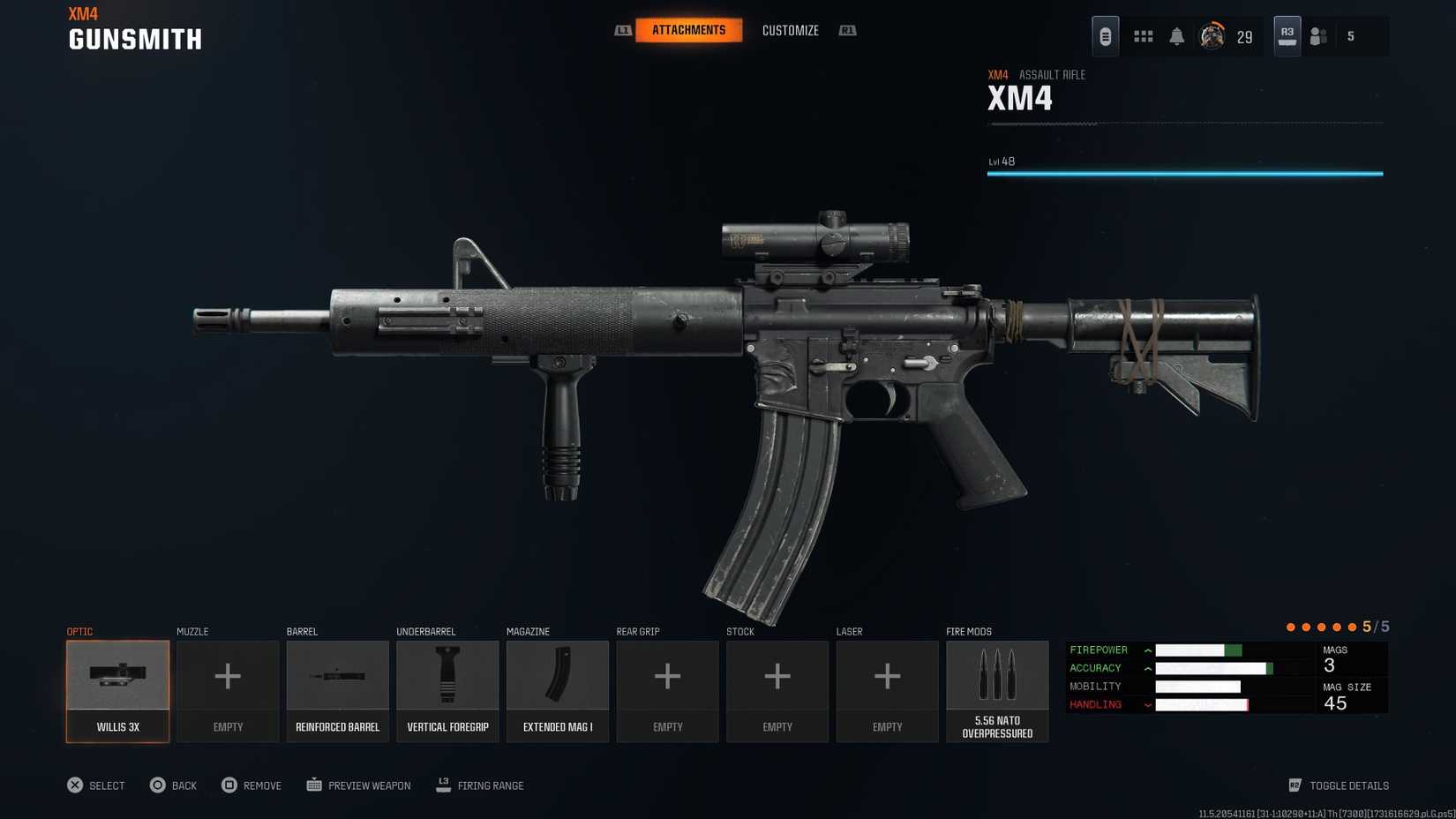Switch to the Attachments tab
Image resolution: width=1456 pixels, height=819 pixels.
point(688,30)
